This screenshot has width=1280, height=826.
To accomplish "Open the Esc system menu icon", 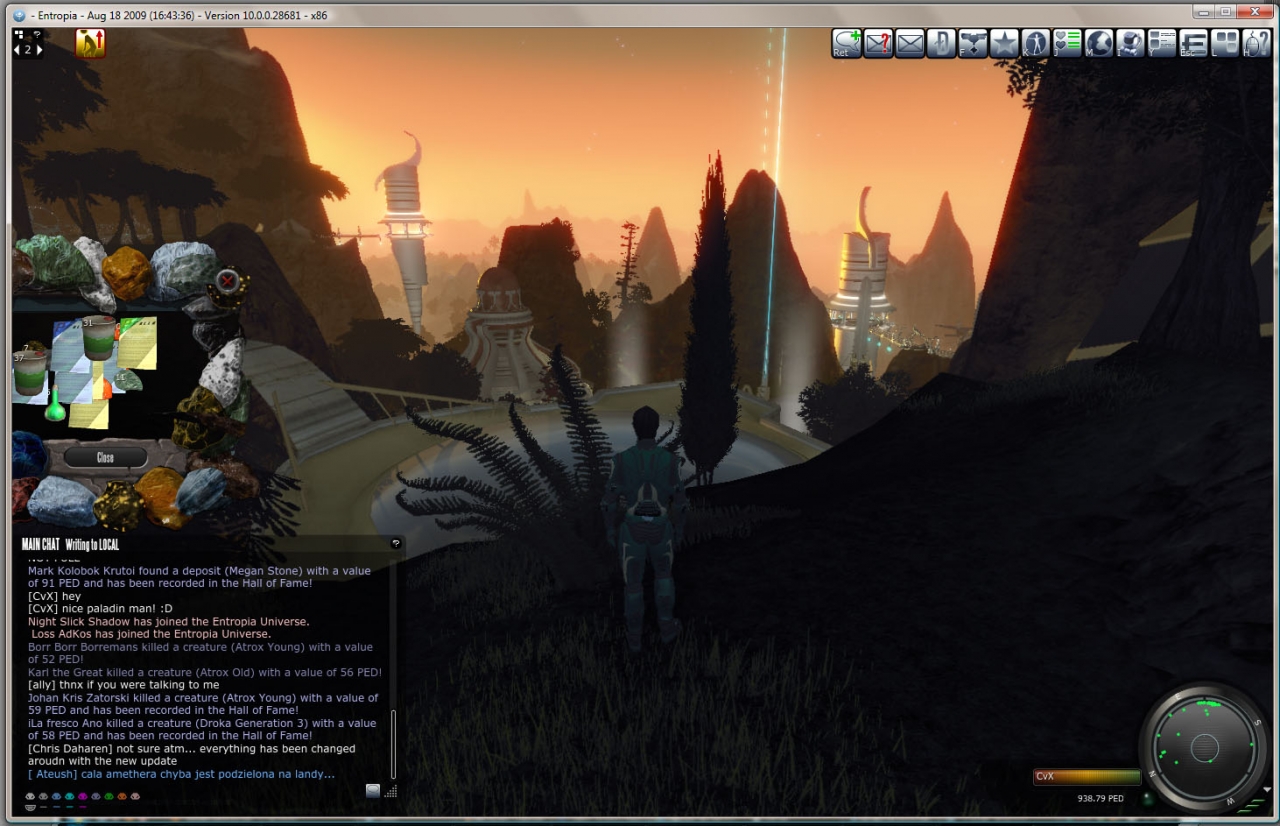I will [1193, 43].
